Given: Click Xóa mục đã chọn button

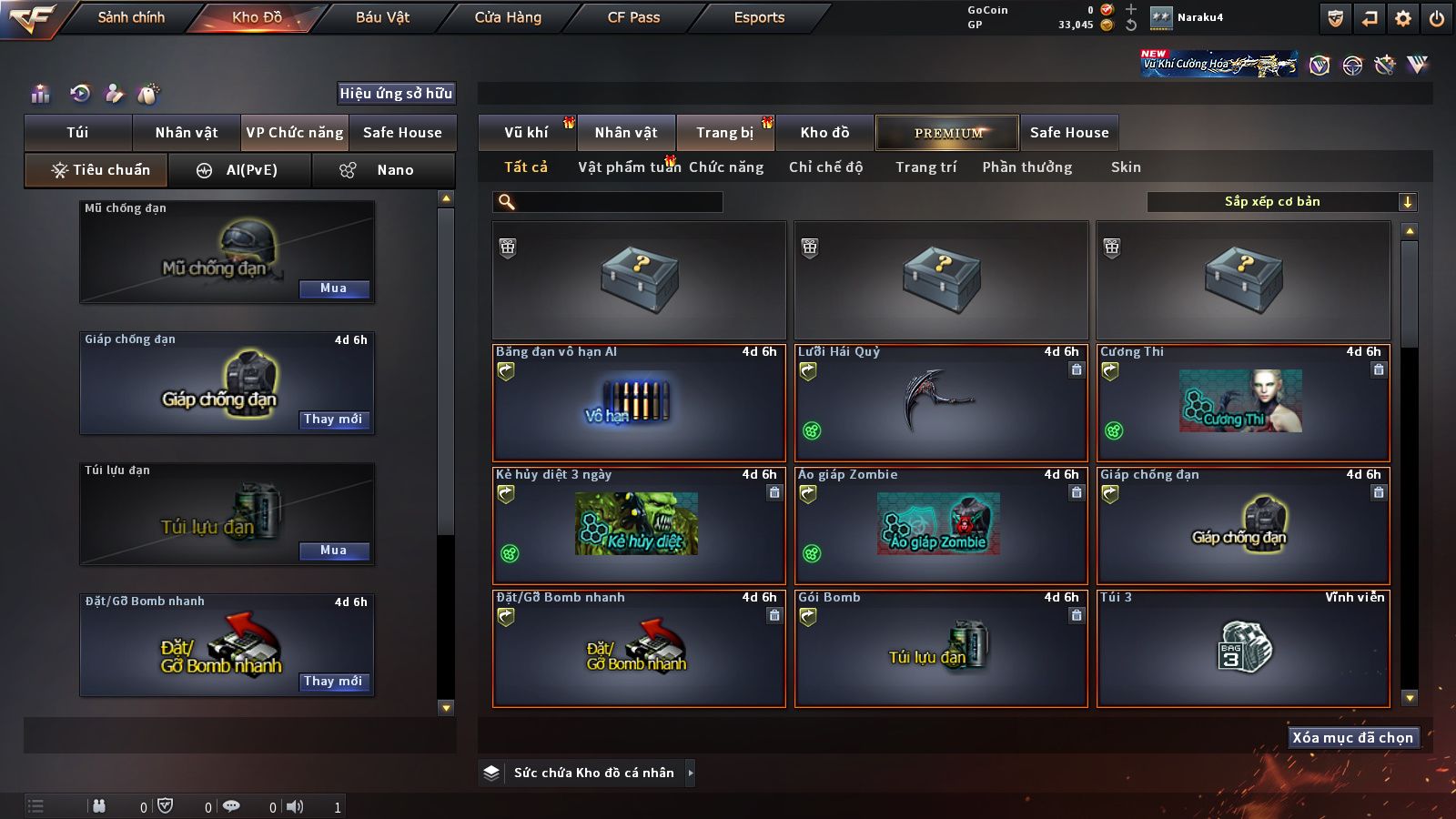Looking at the screenshot, I should click(1352, 737).
